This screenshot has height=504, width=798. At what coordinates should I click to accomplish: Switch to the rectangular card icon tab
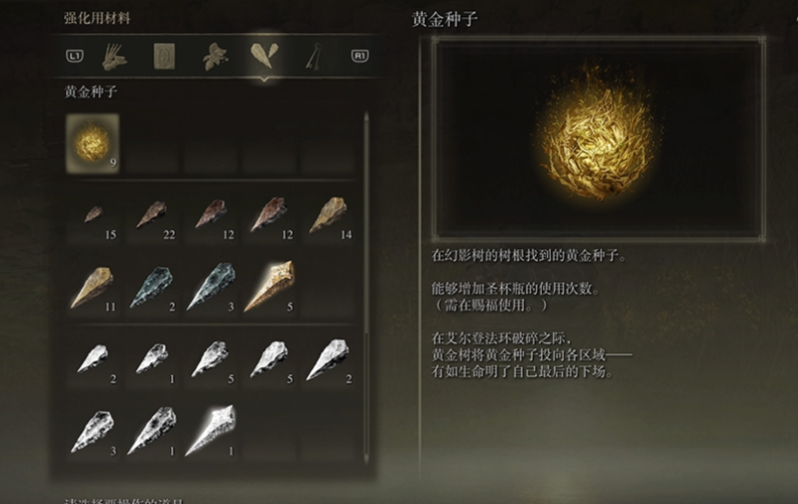[x=164, y=57]
